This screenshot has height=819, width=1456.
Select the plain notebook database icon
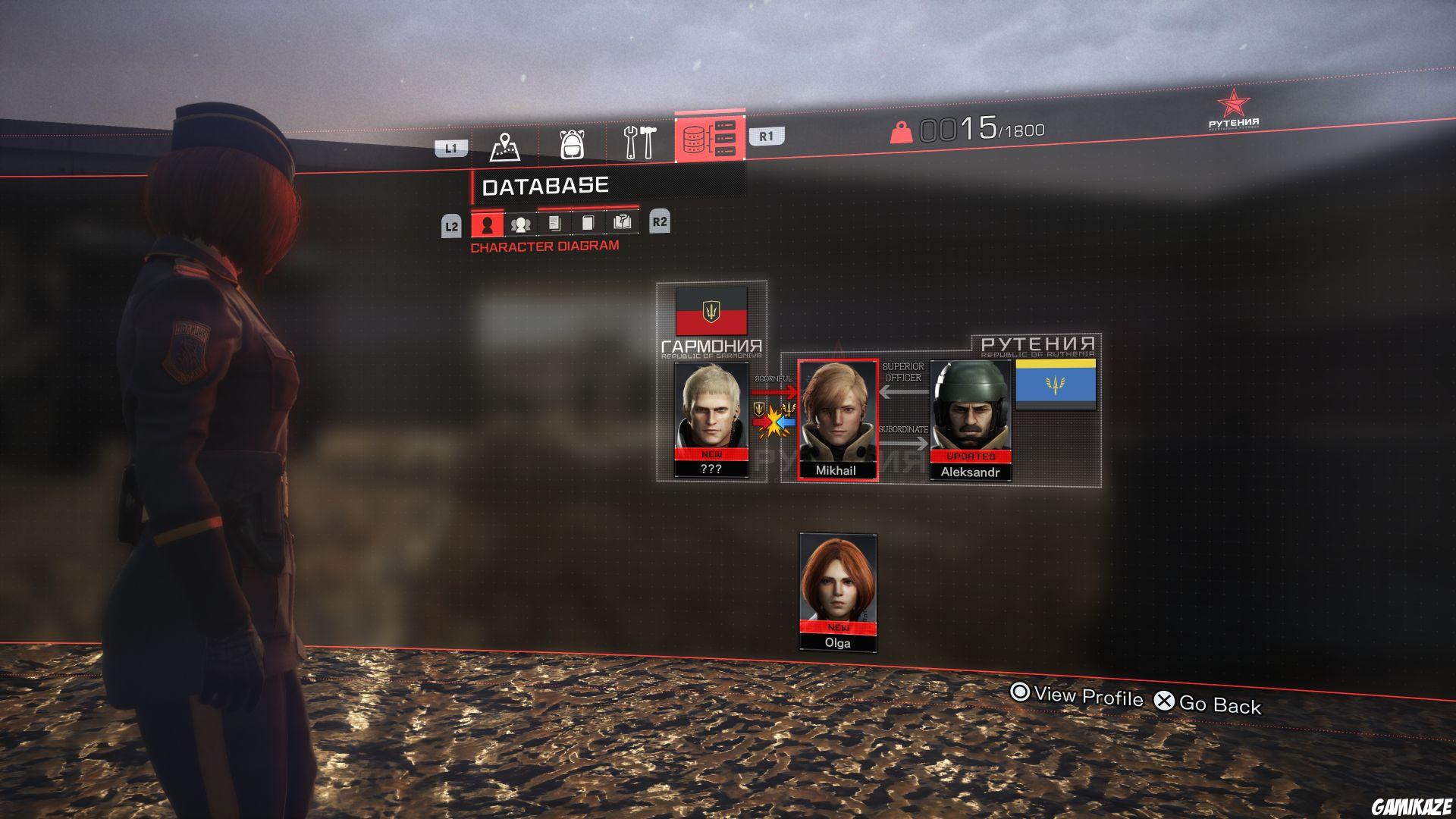pyautogui.click(x=589, y=224)
